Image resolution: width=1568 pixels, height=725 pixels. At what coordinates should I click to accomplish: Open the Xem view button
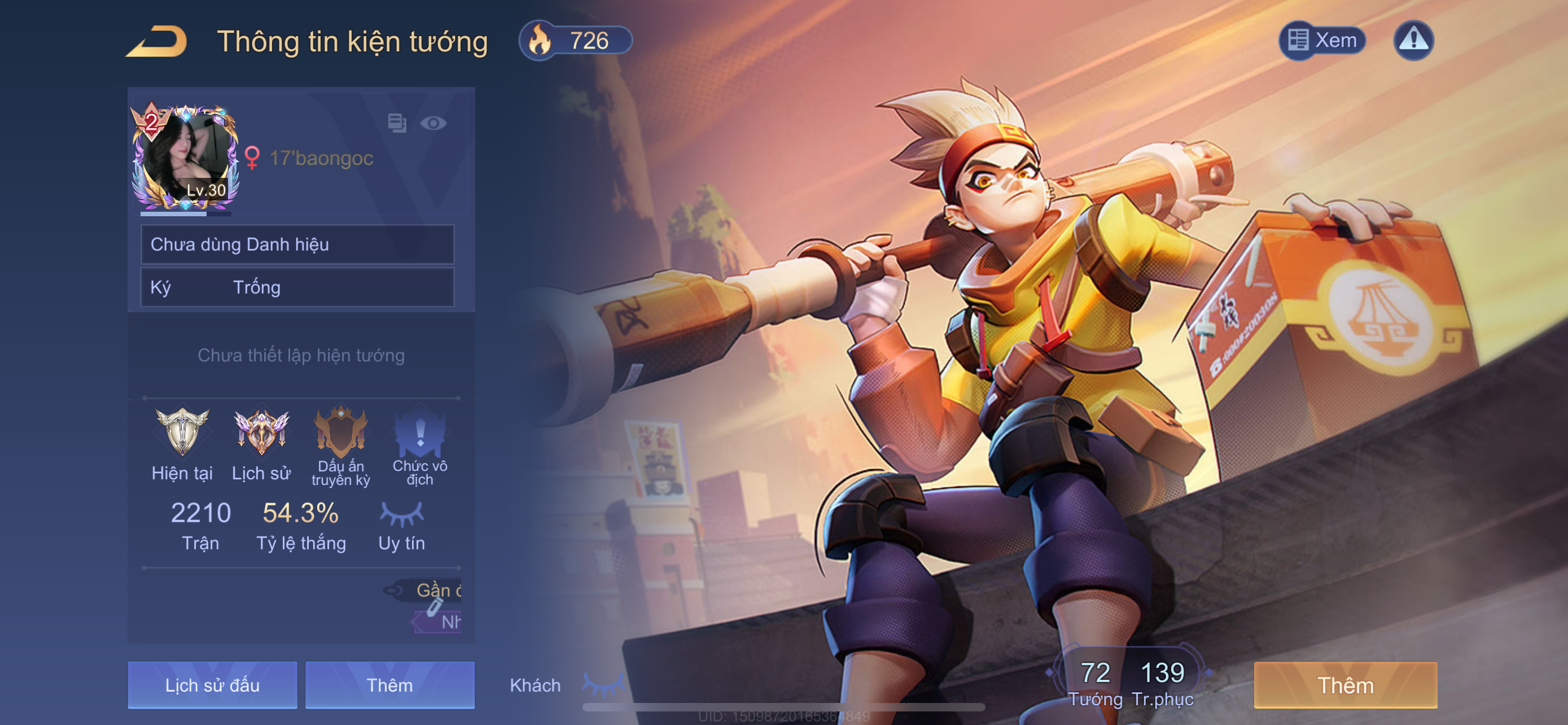[1322, 41]
